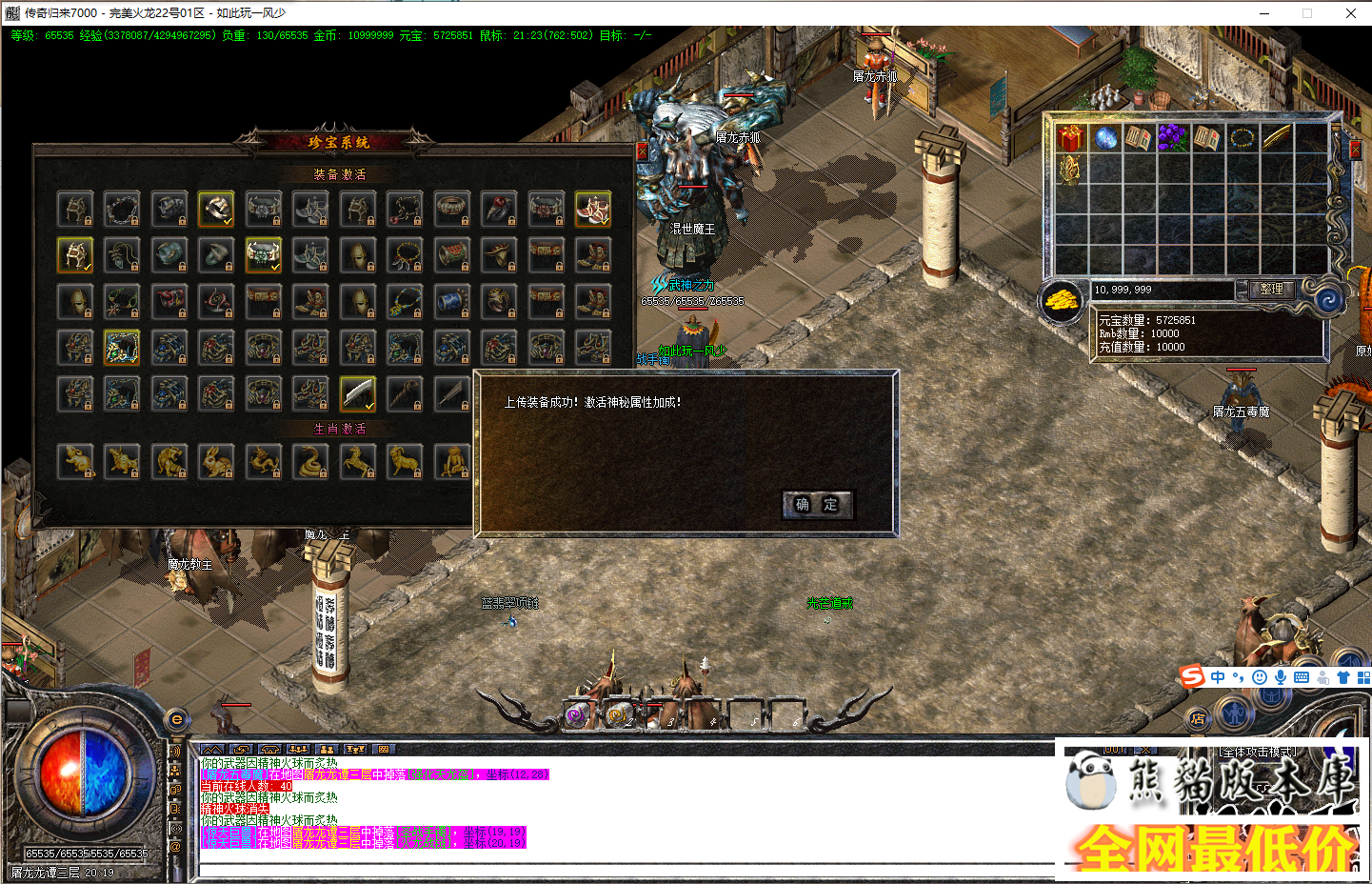
Task: Click the gift box item in the storage grid
Action: pyautogui.click(x=1068, y=137)
